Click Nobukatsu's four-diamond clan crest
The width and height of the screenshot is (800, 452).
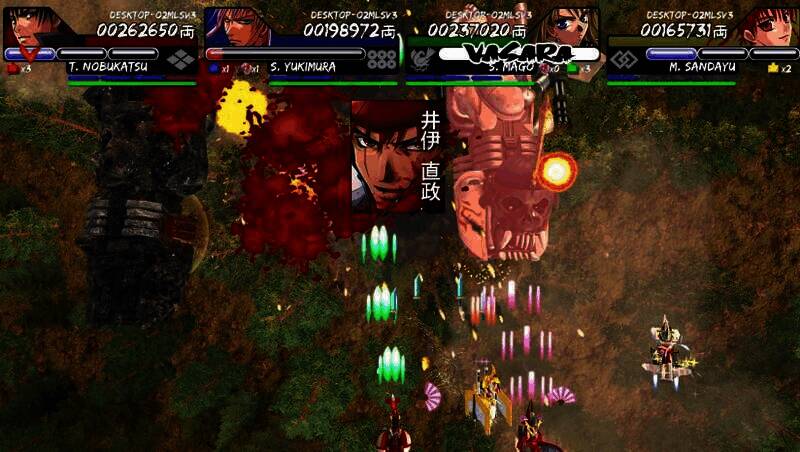pyautogui.click(x=181, y=59)
